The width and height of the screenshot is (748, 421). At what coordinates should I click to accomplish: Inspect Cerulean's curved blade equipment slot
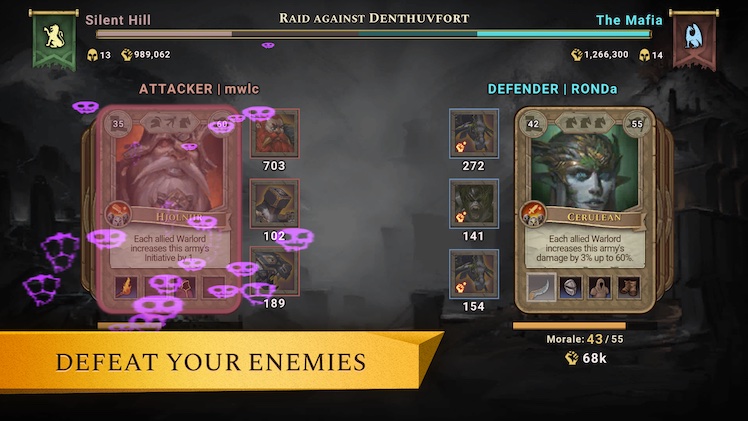[542, 288]
